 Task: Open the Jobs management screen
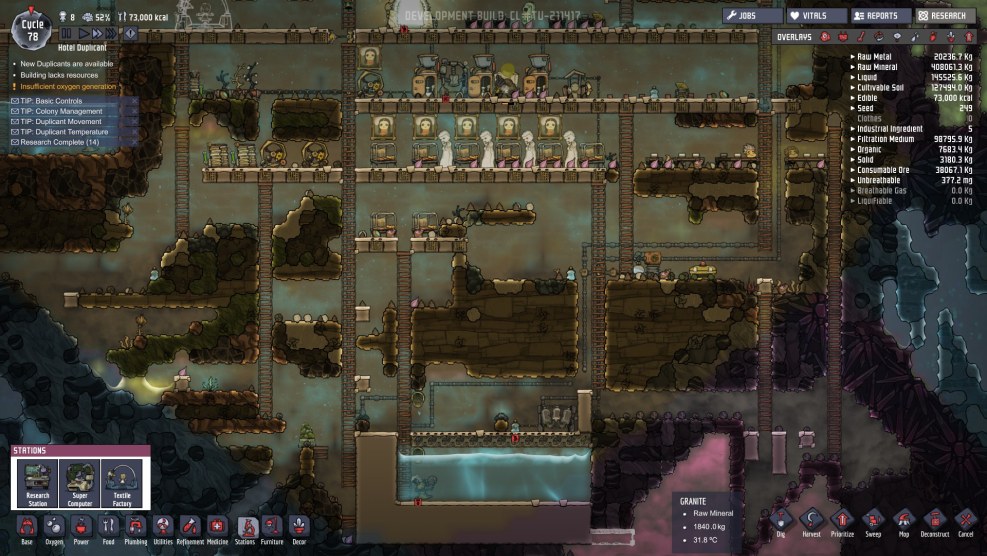tap(751, 16)
